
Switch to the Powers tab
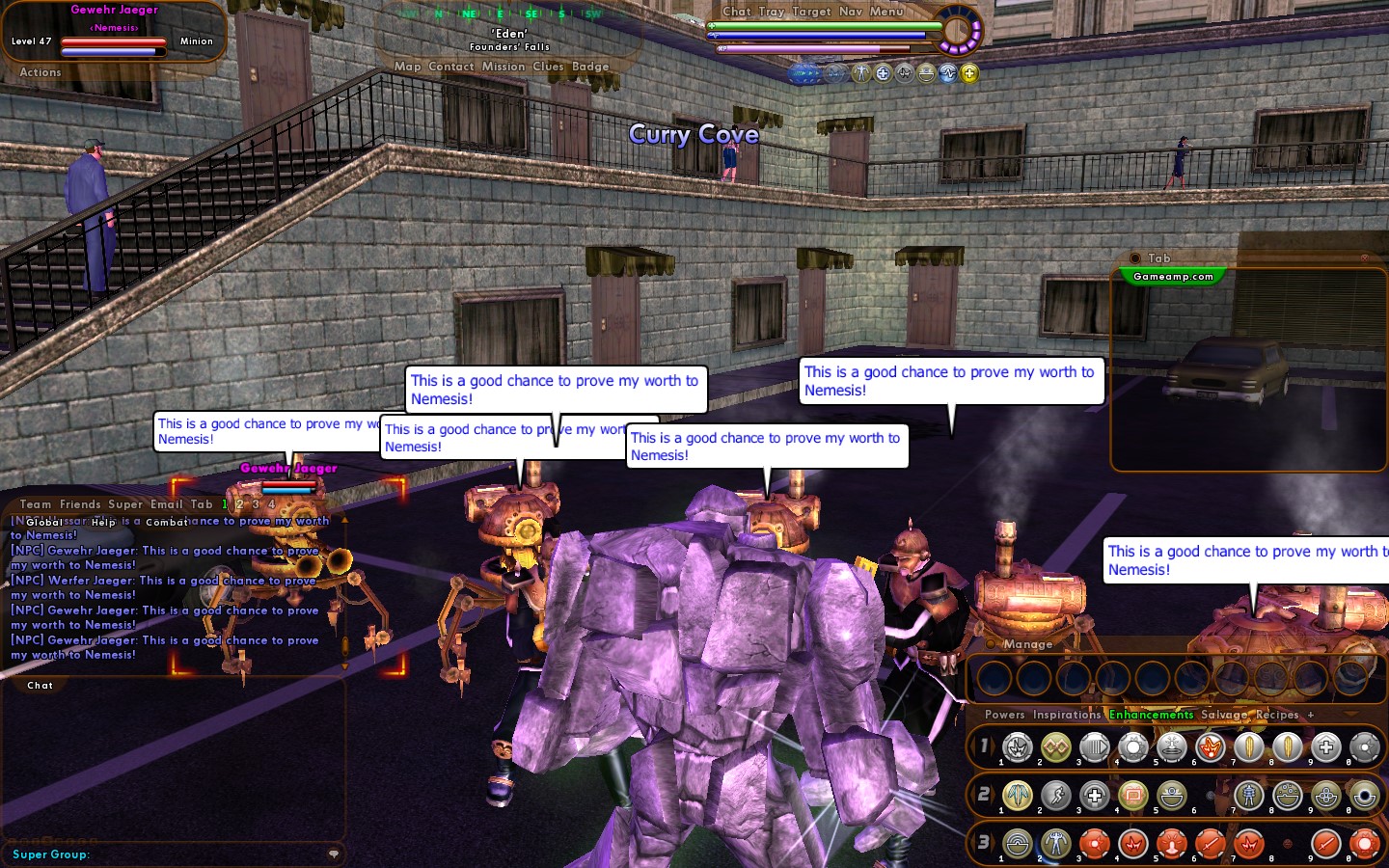point(1004,715)
